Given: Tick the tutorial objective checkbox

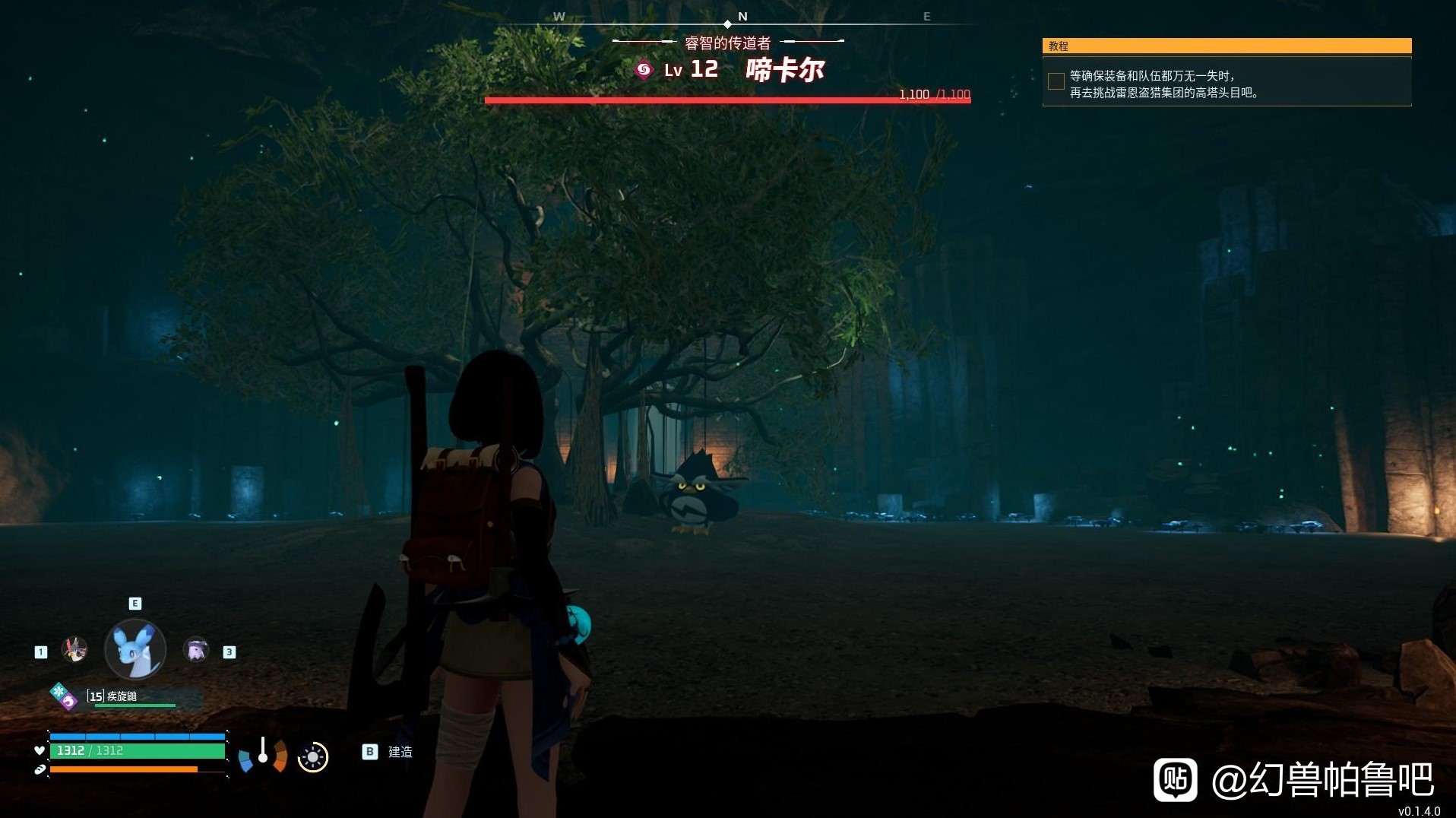Looking at the screenshot, I should click(x=1056, y=81).
